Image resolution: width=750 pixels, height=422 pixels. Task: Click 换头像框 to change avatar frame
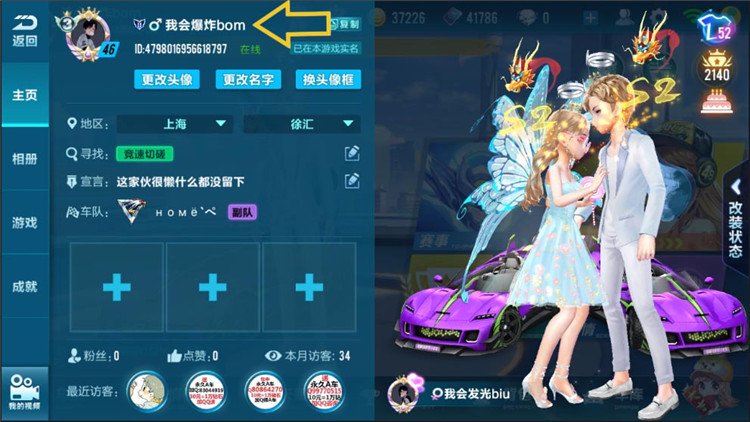[x=328, y=80]
